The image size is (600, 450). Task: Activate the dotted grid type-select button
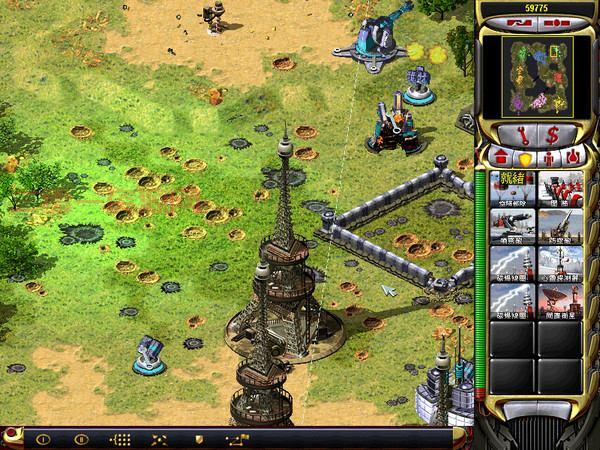(x=121, y=439)
